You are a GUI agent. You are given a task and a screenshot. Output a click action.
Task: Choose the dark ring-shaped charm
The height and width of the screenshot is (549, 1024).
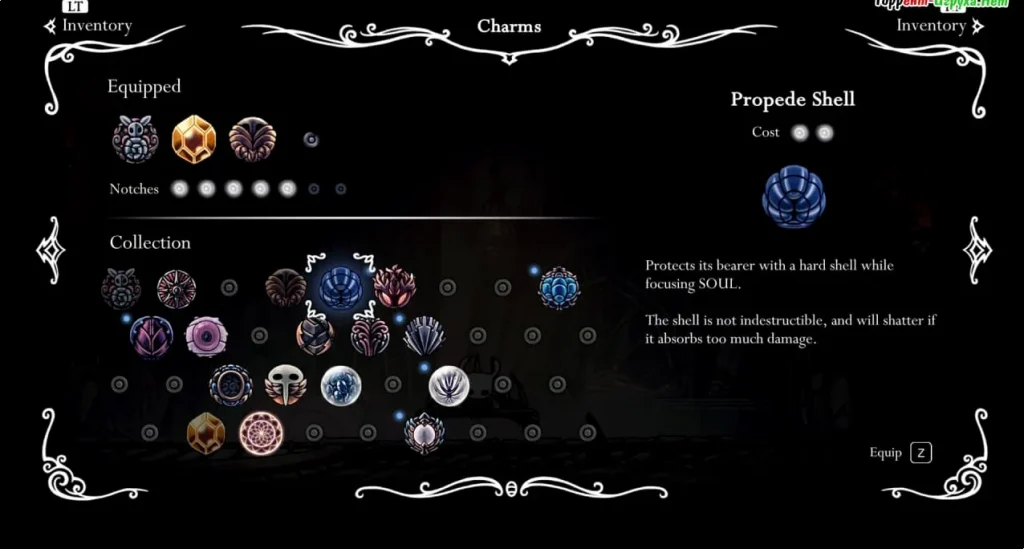coord(231,385)
